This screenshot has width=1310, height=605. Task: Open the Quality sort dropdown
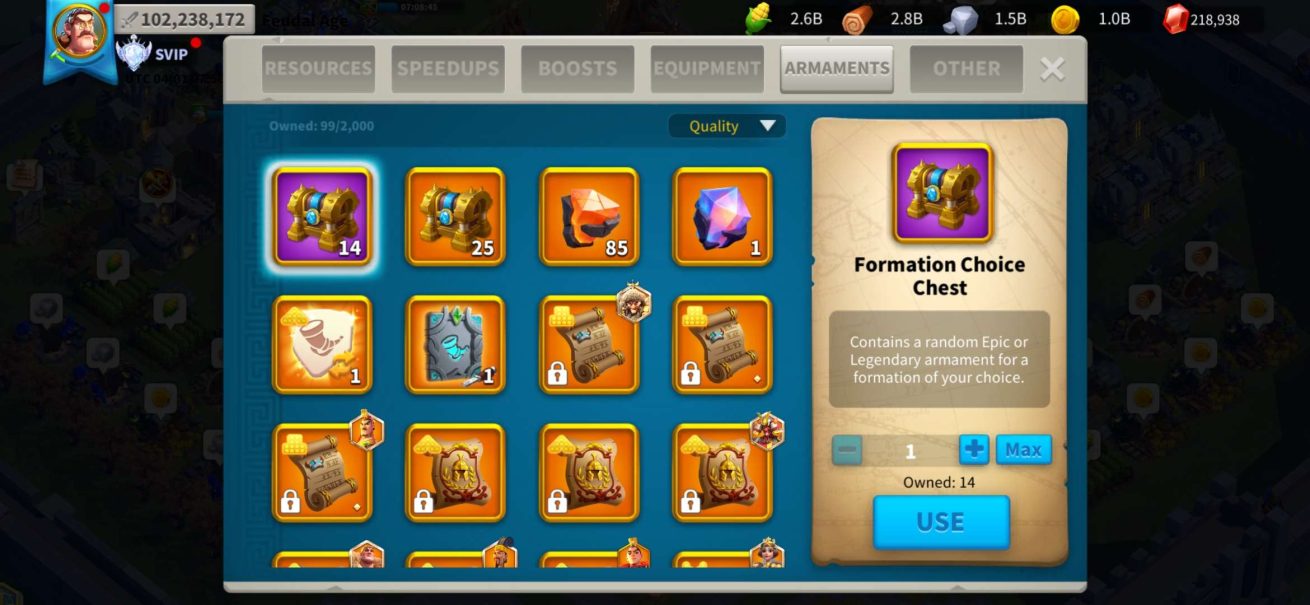tap(727, 126)
